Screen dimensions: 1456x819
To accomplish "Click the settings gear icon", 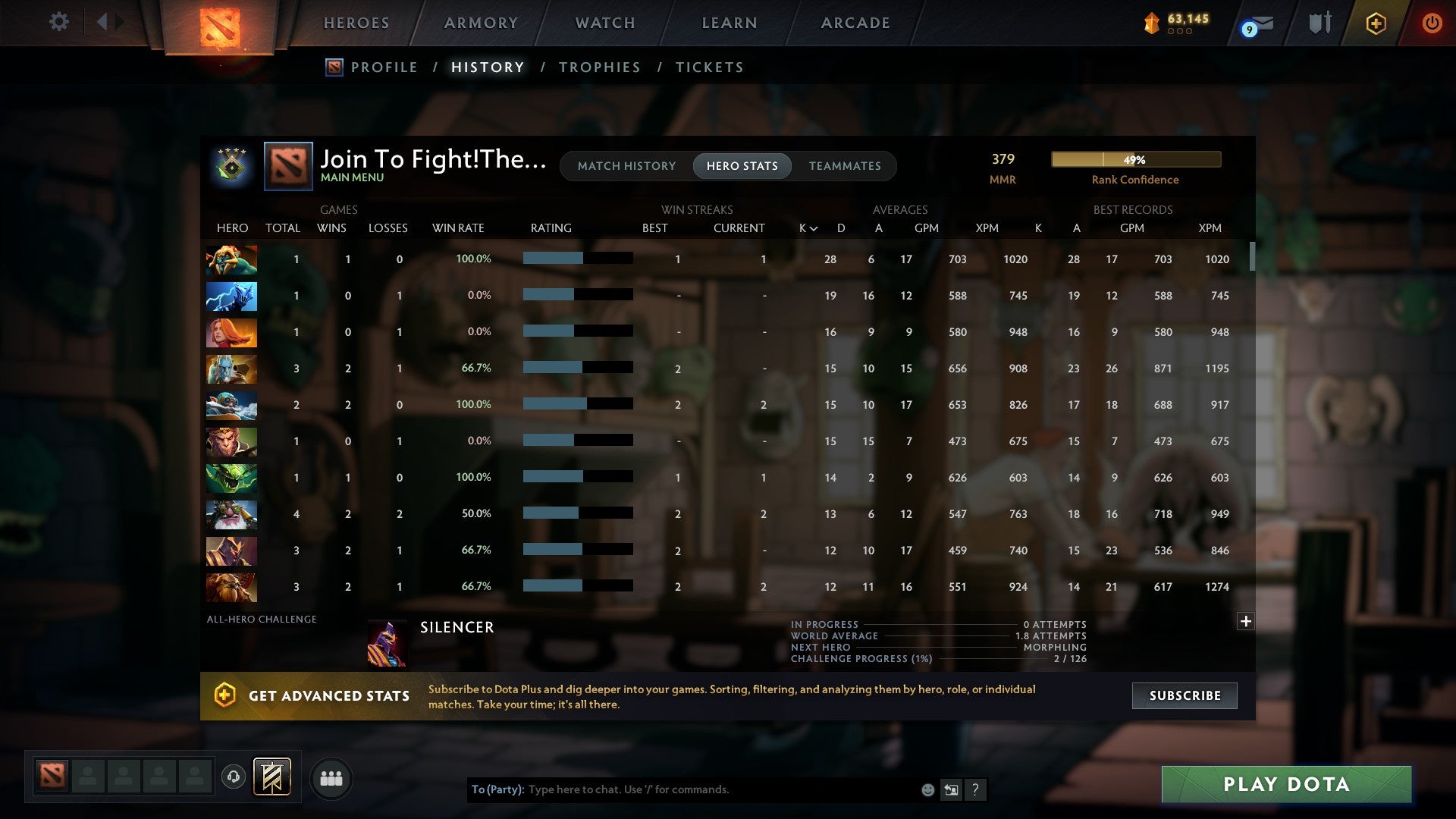I will coord(59,22).
